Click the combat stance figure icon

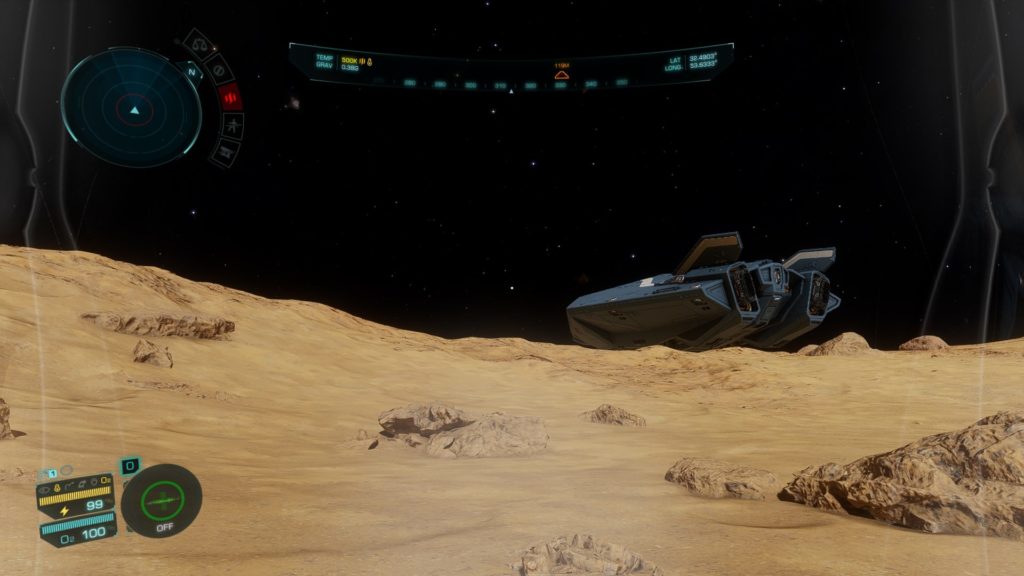click(x=232, y=126)
